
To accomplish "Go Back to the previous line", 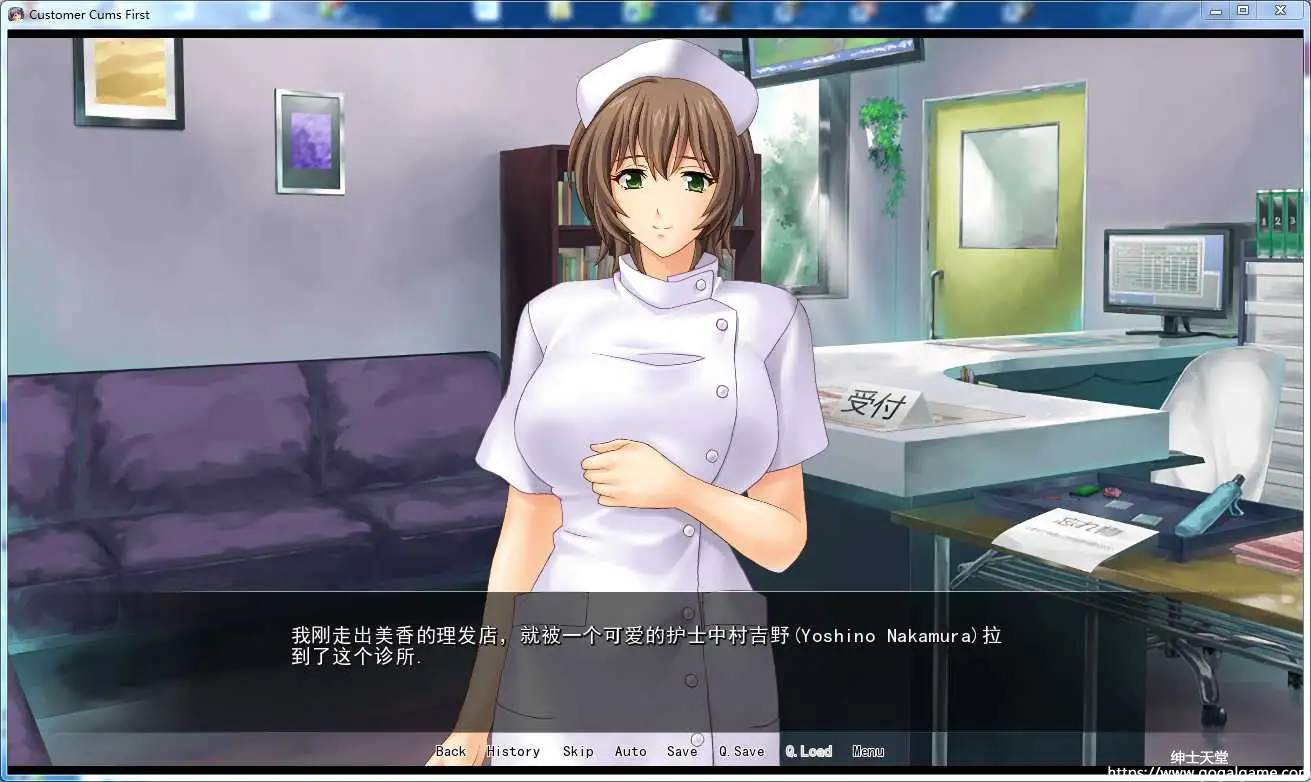I will (x=451, y=751).
